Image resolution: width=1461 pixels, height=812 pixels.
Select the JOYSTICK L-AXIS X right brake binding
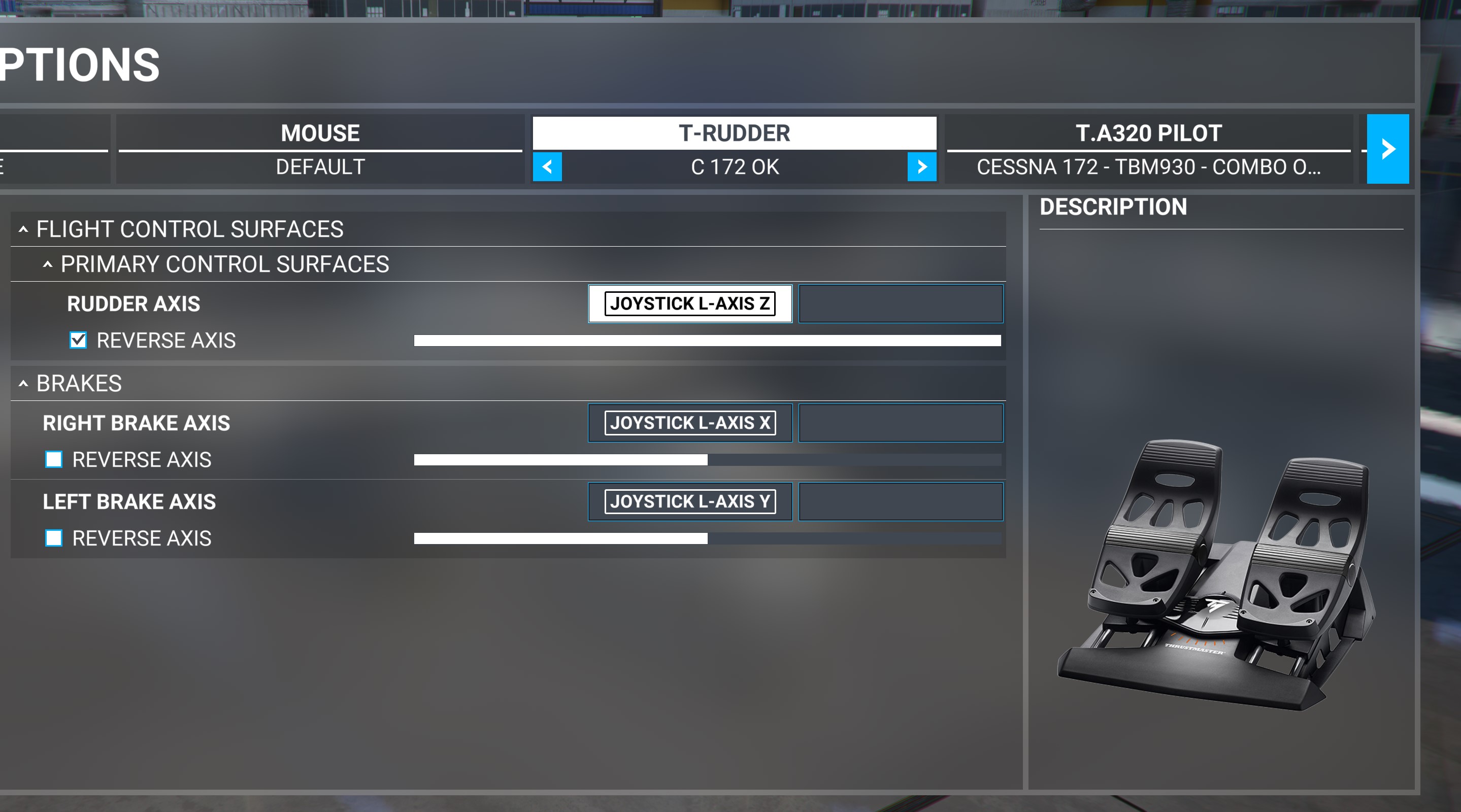click(690, 423)
